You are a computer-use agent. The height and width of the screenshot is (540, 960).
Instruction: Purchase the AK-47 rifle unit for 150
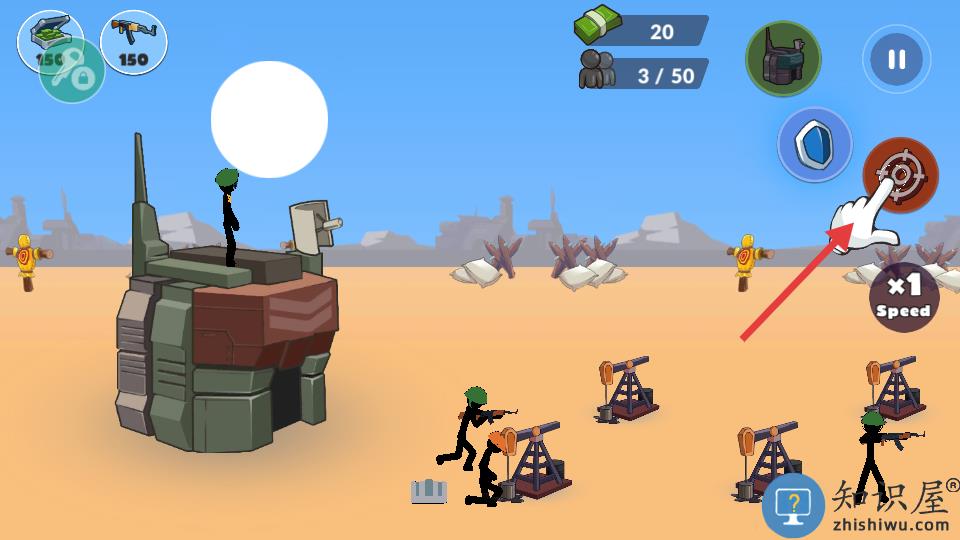click(133, 42)
